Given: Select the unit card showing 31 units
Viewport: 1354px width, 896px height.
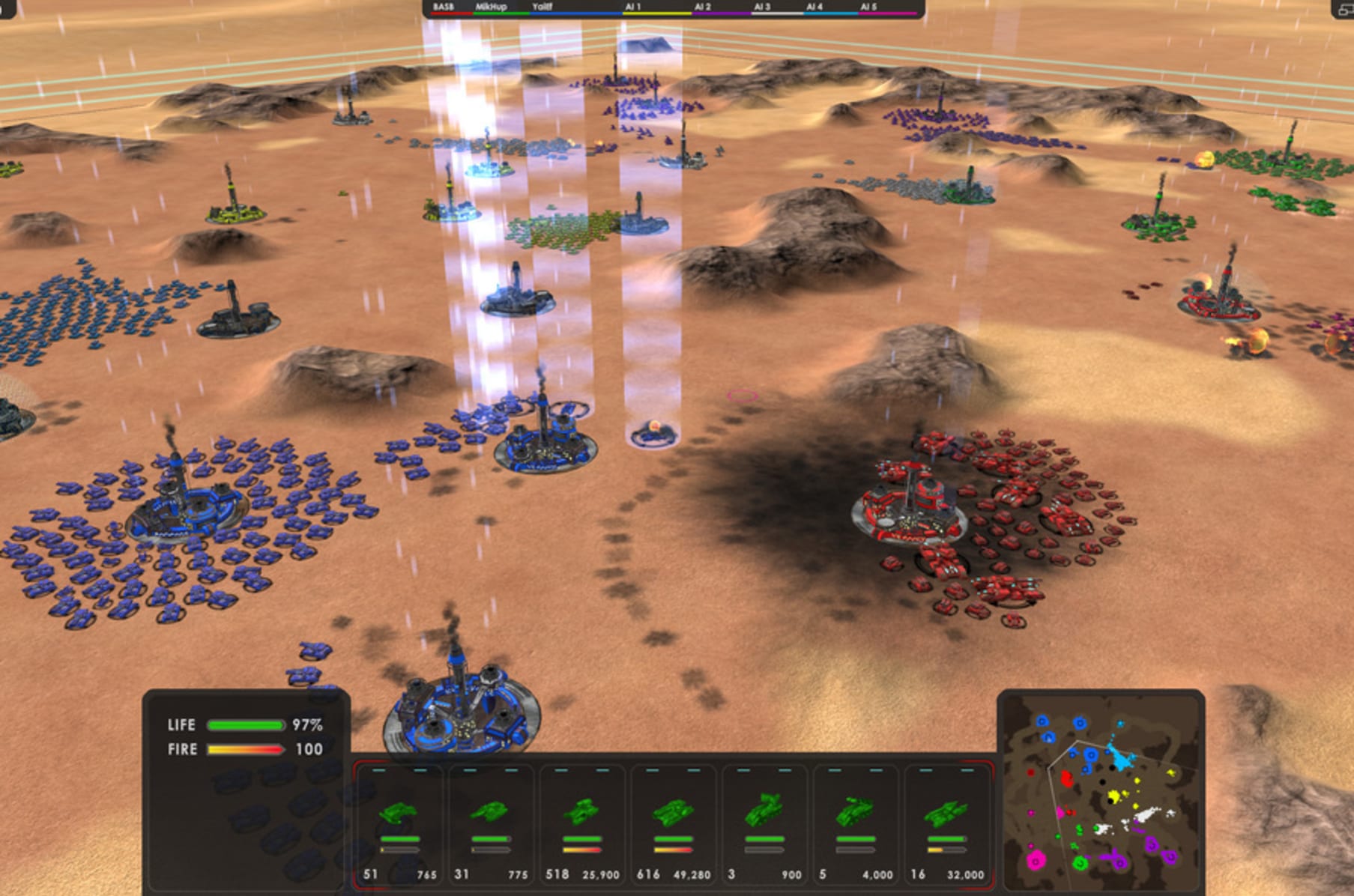Looking at the screenshot, I should click(491, 824).
